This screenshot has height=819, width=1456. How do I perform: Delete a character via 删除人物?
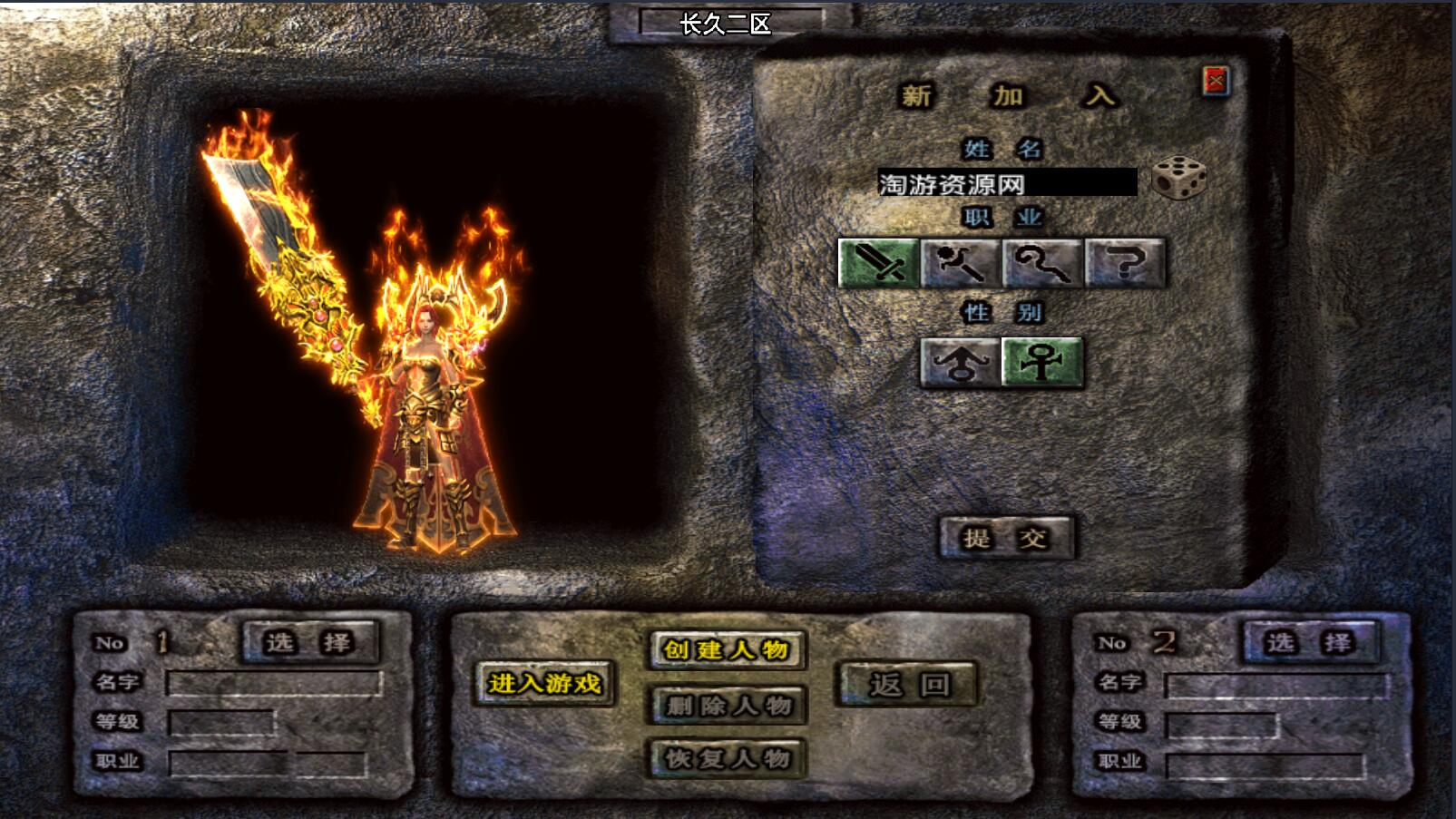[x=728, y=705]
